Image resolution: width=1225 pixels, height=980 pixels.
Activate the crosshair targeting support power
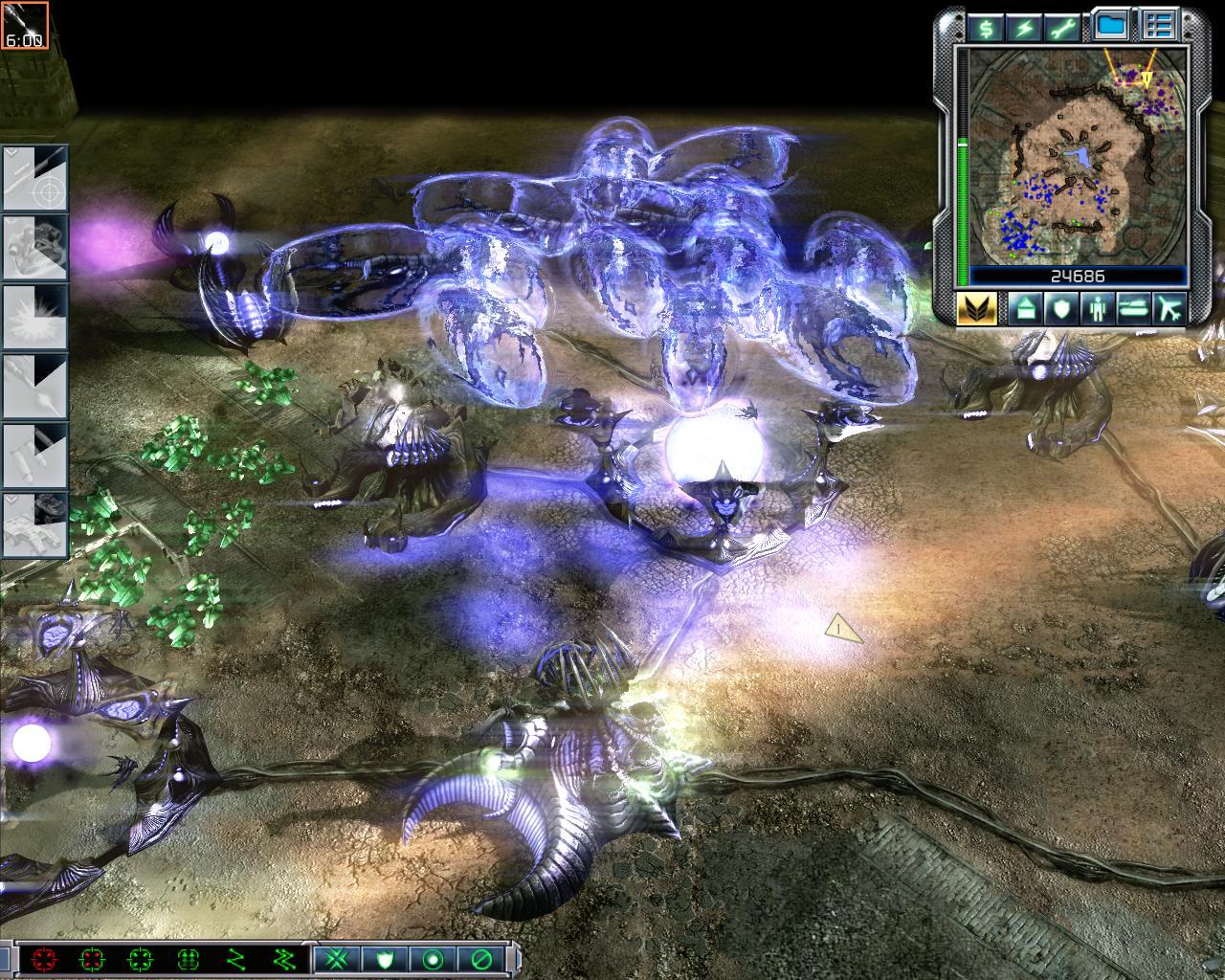point(34,179)
